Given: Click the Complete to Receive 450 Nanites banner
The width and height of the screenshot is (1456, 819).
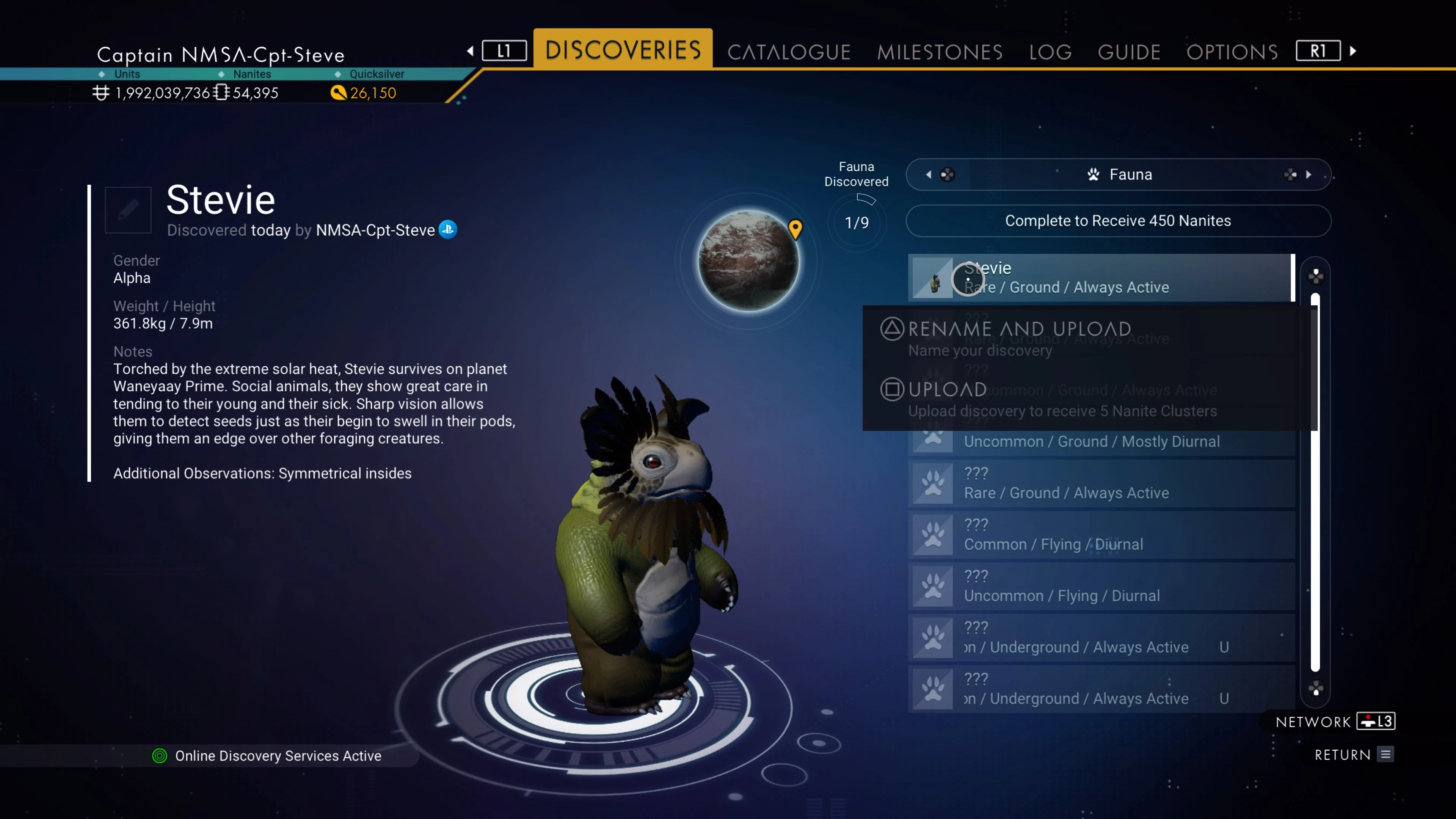Looking at the screenshot, I should tap(1117, 220).
